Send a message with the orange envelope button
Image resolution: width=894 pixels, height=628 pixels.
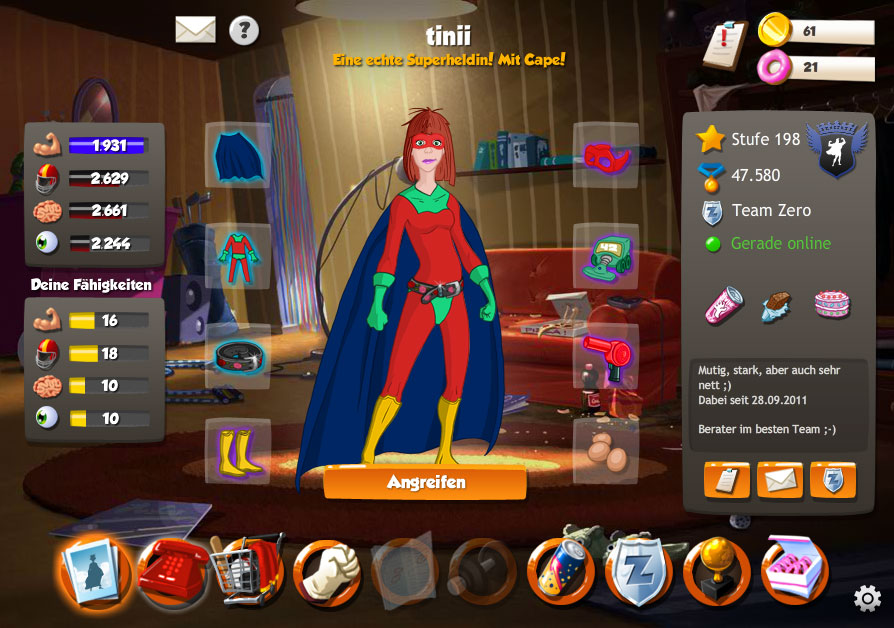tap(780, 480)
